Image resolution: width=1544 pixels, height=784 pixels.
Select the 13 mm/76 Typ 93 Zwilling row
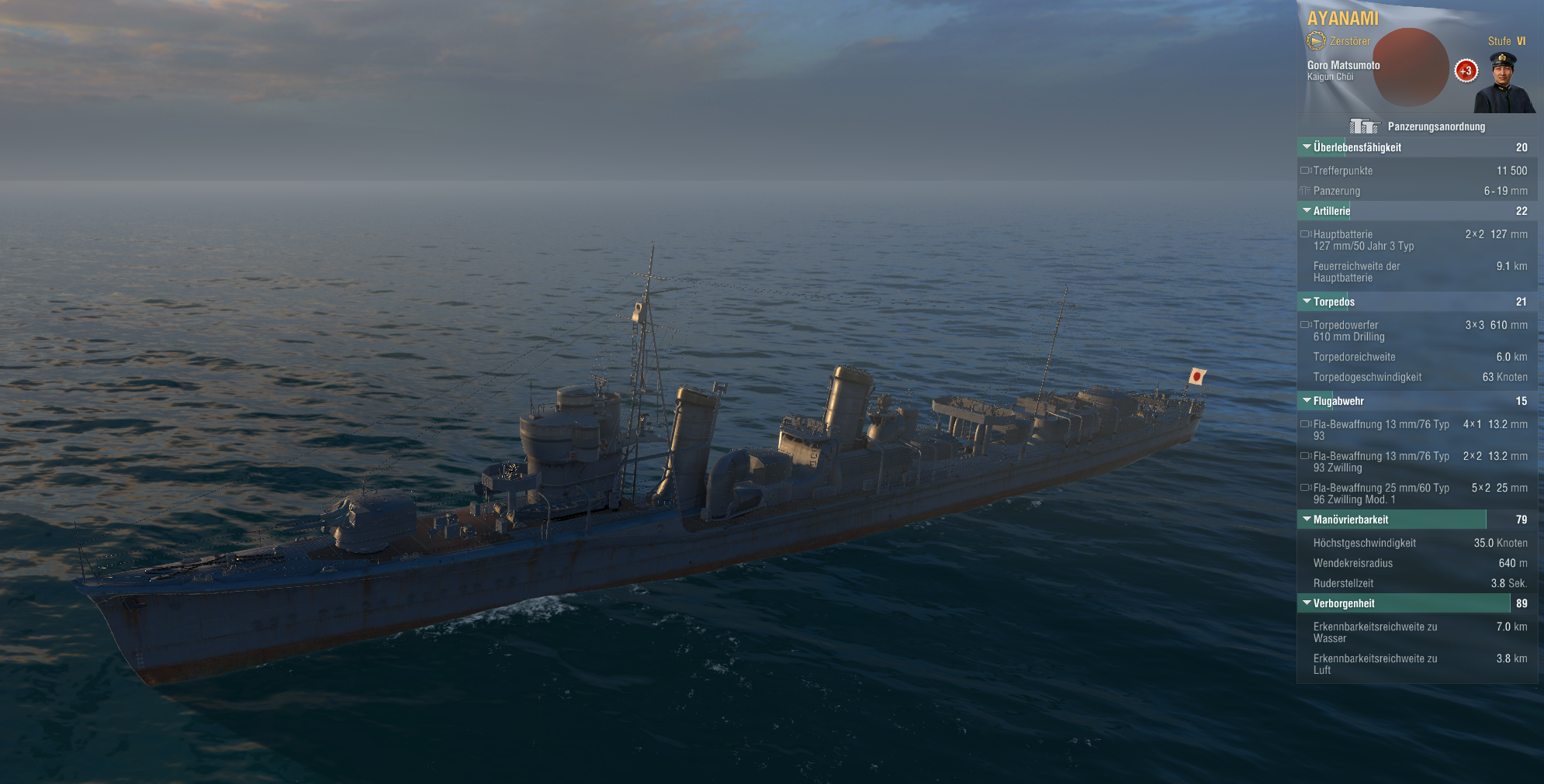(1417, 461)
